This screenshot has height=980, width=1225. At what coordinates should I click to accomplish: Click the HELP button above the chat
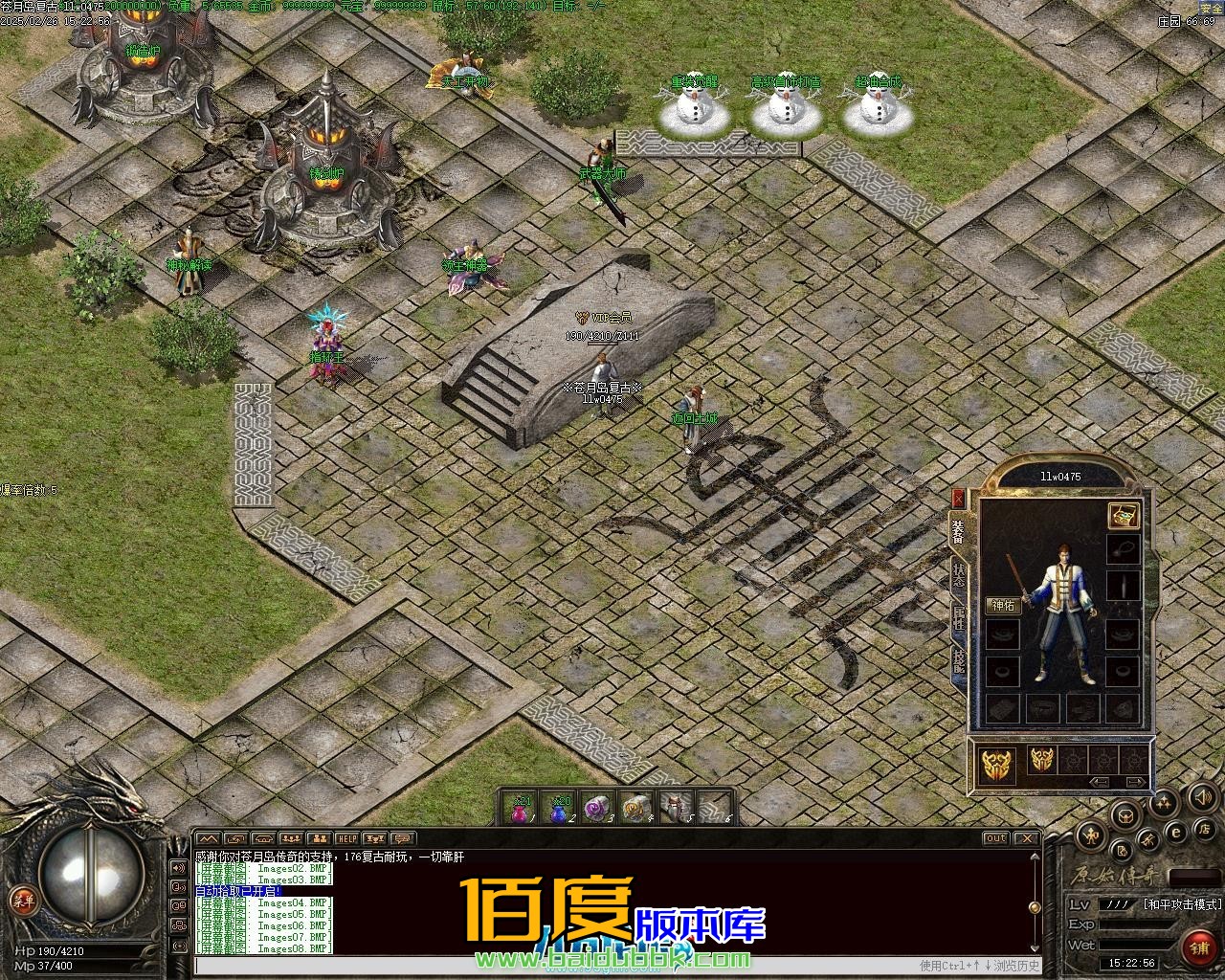tap(346, 839)
